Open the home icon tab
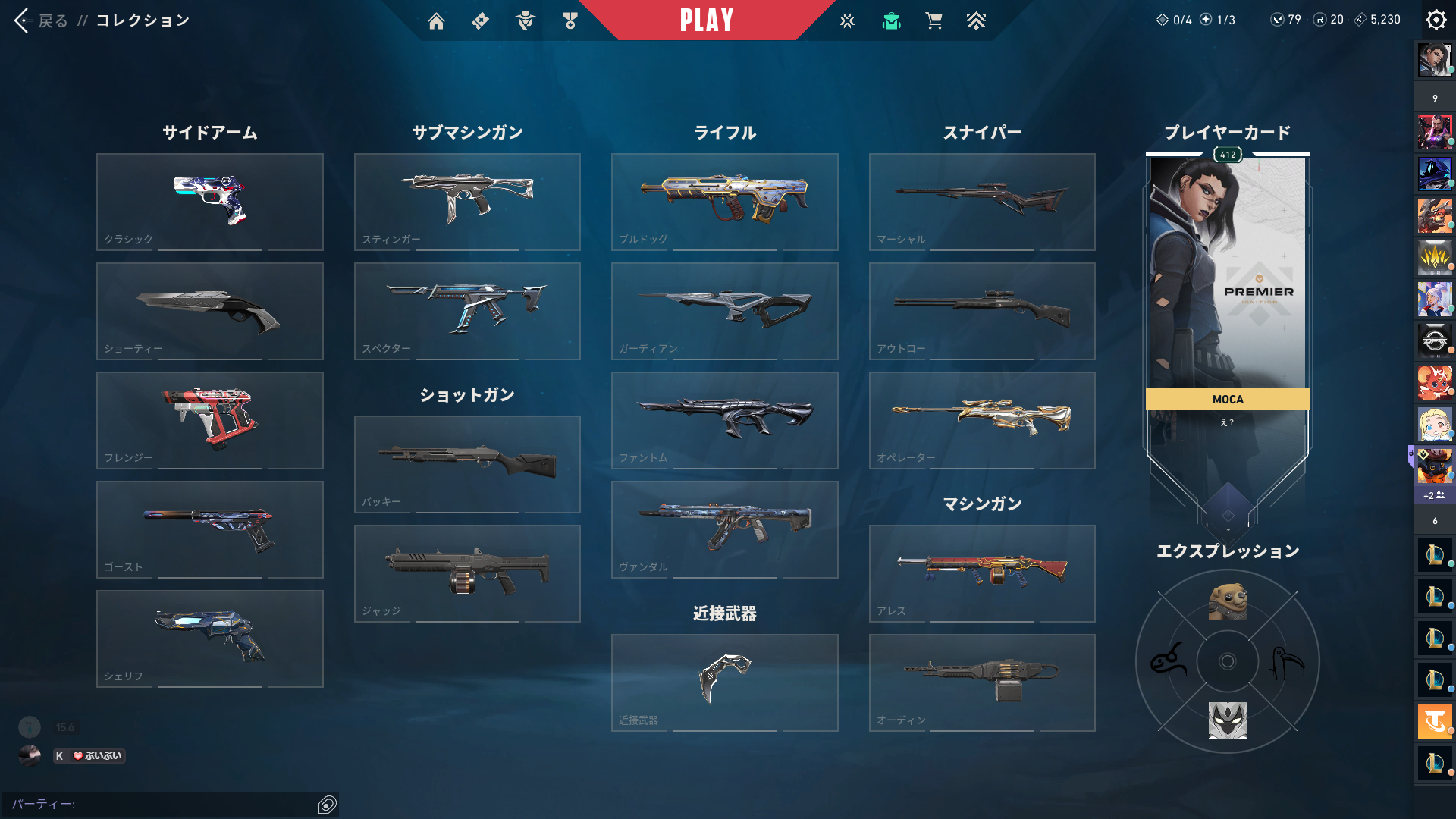 point(436,21)
